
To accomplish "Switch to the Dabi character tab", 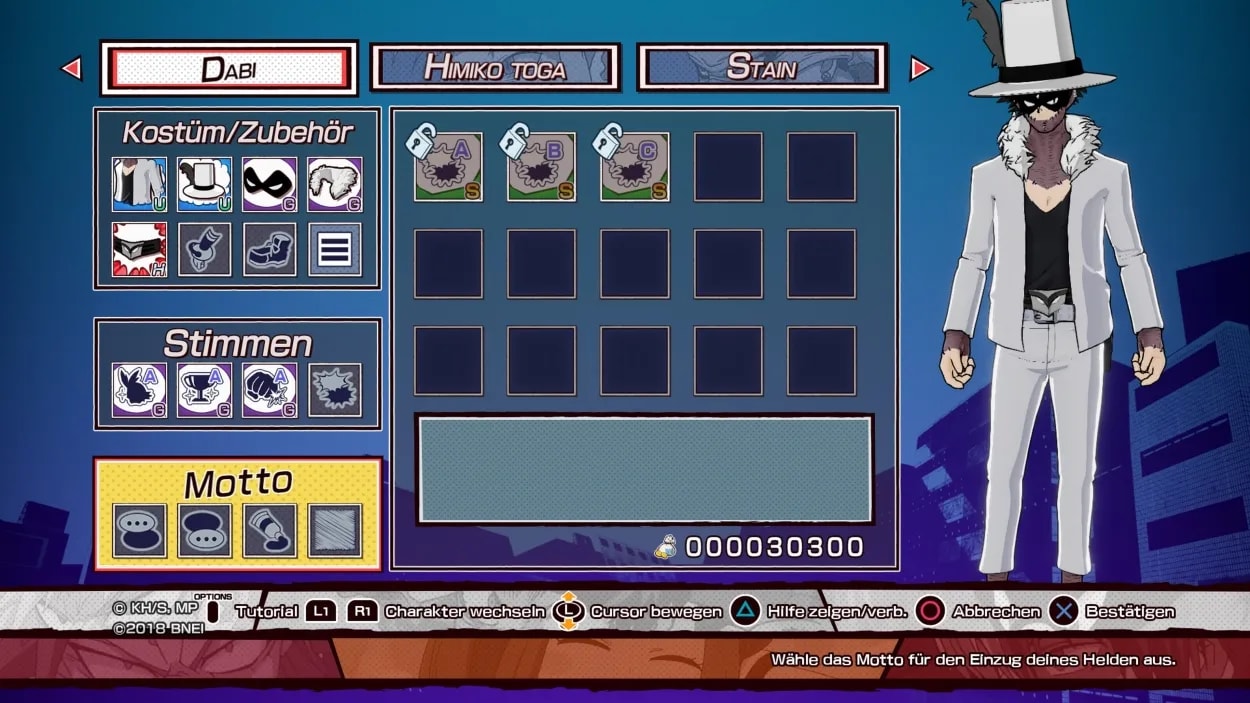I will coord(228,68).
